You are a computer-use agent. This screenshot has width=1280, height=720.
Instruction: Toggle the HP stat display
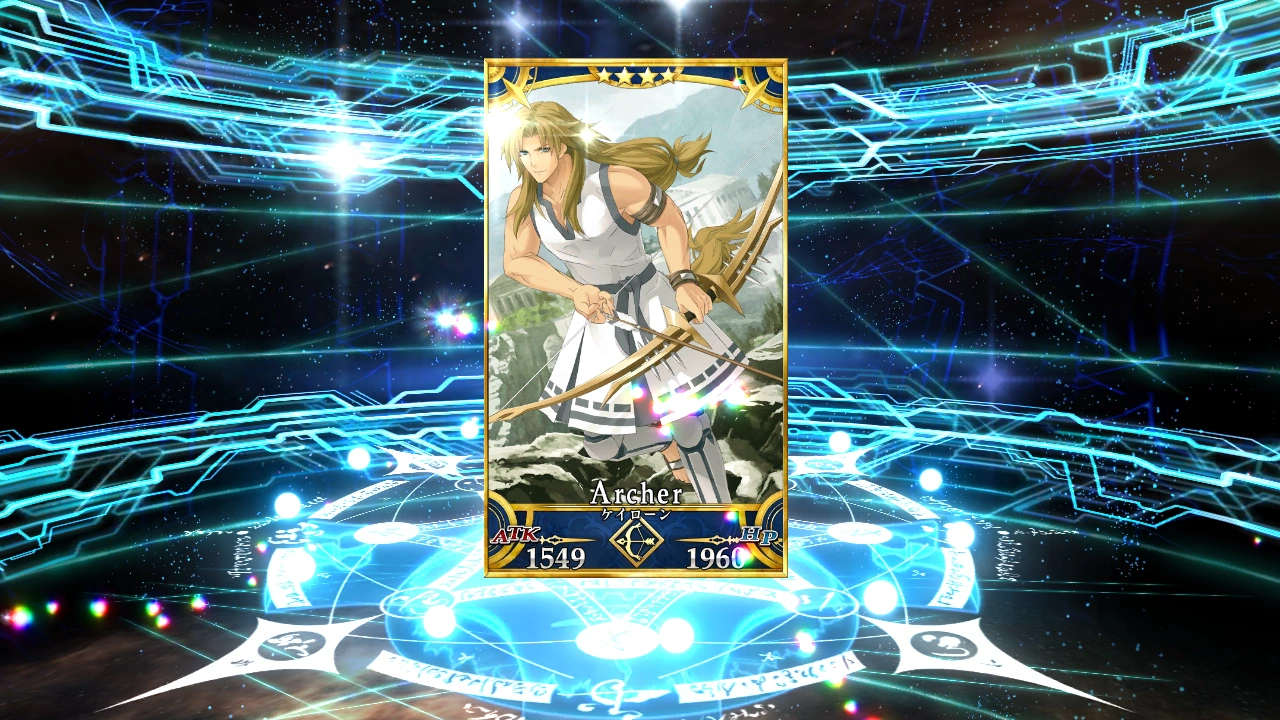point(761,535)
